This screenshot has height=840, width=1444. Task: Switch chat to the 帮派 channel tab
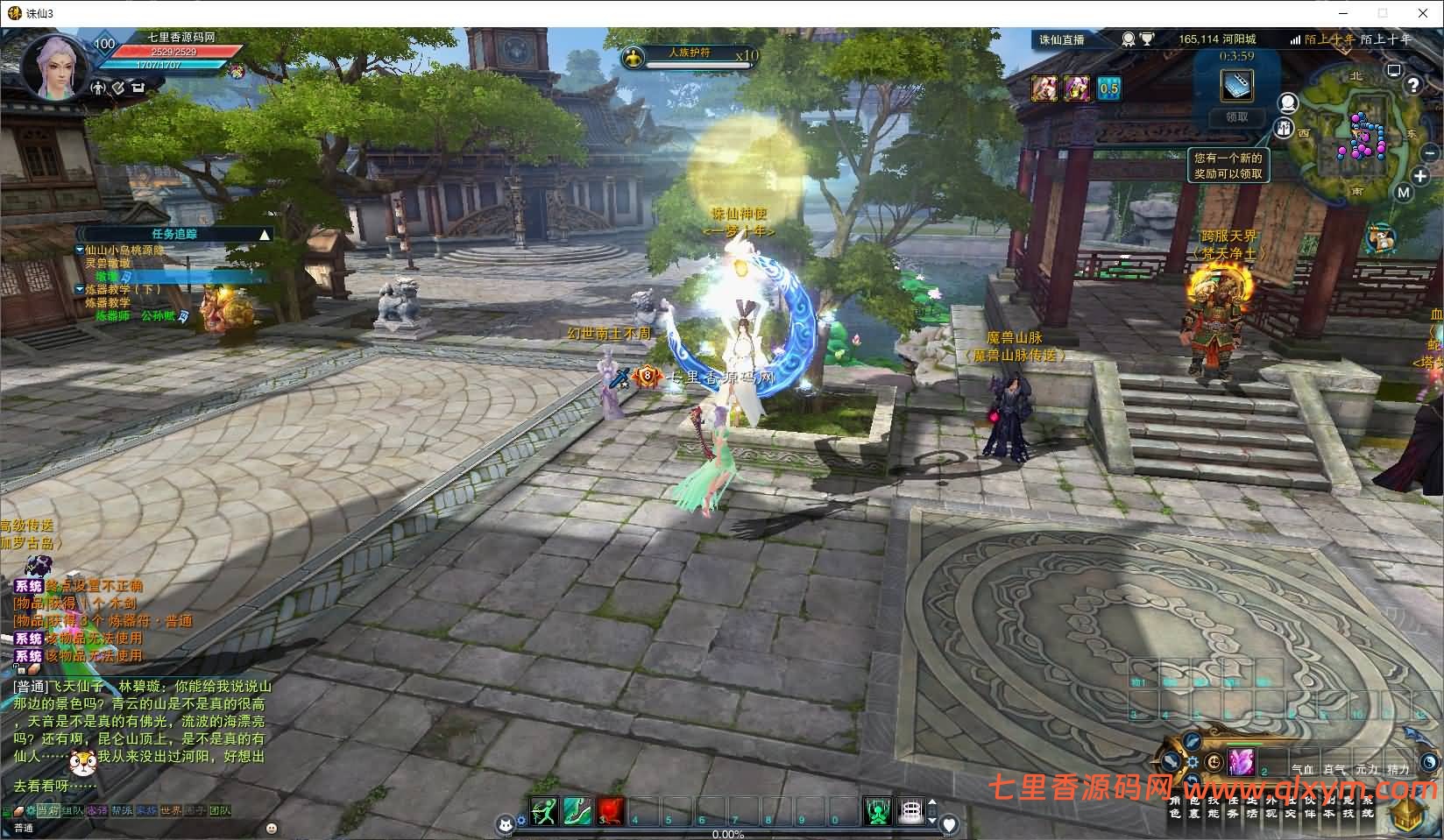pos(122,811)
